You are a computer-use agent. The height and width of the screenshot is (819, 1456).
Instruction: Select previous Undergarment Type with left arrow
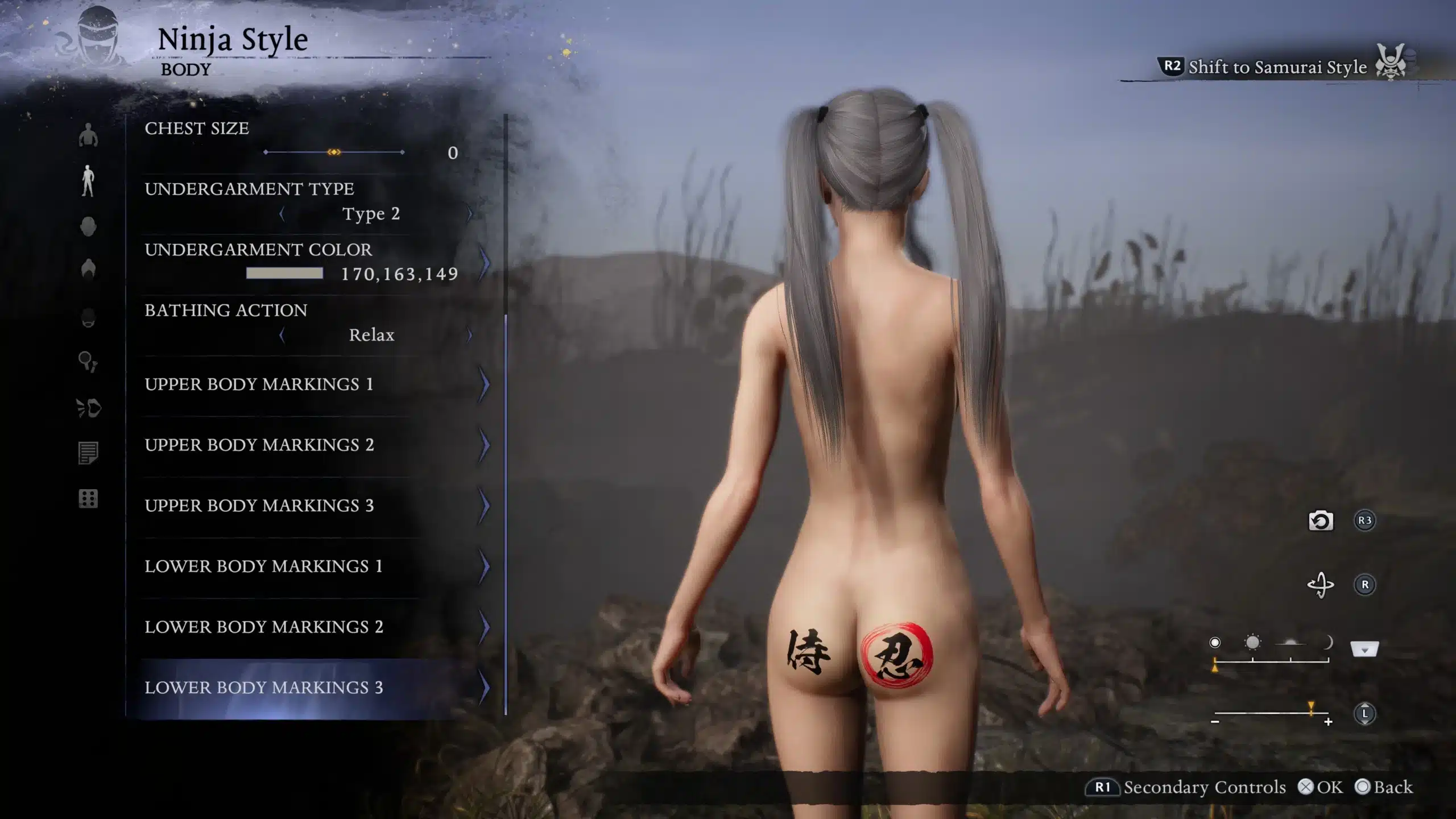282,214
